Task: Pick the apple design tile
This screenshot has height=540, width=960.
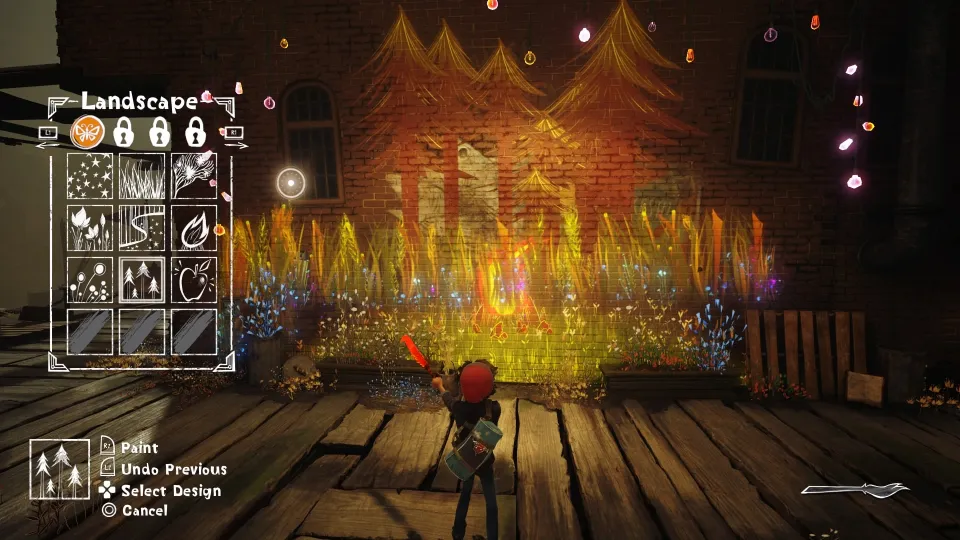Action: tap(194, 279)
